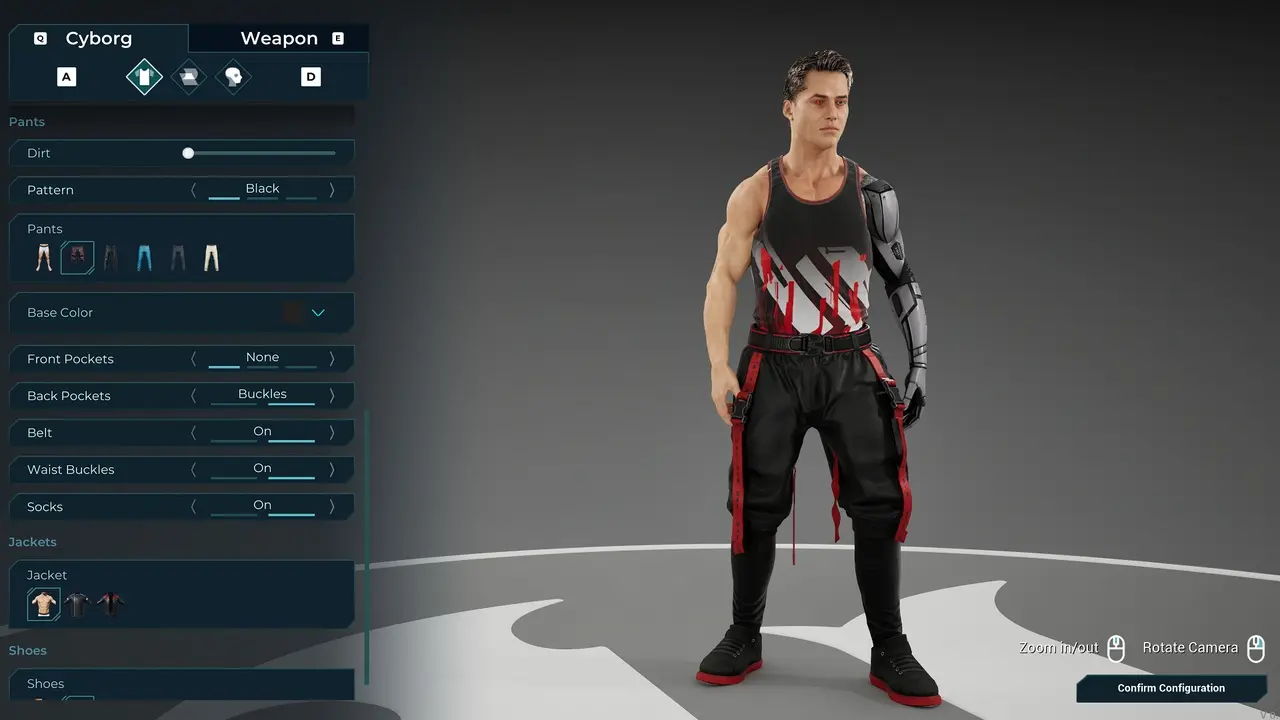
Task: Change Waist Buckles with the right arrow
Action: (332, 470)
